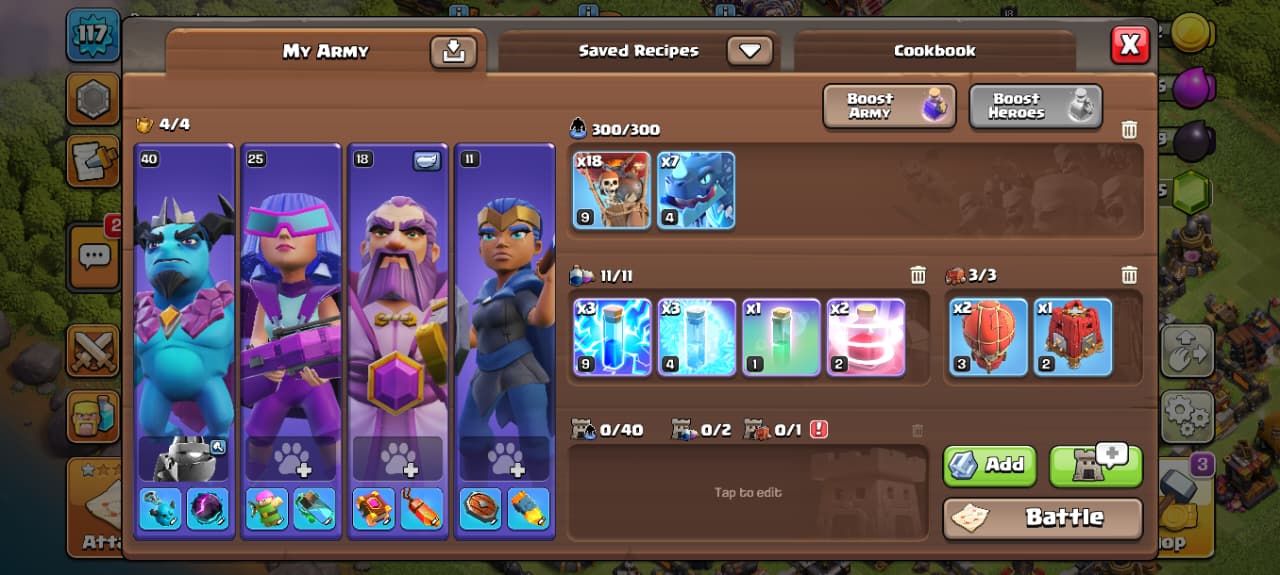
Task: Click the Boost Army button
Action: pyautogui.click(x=889, y=106)
